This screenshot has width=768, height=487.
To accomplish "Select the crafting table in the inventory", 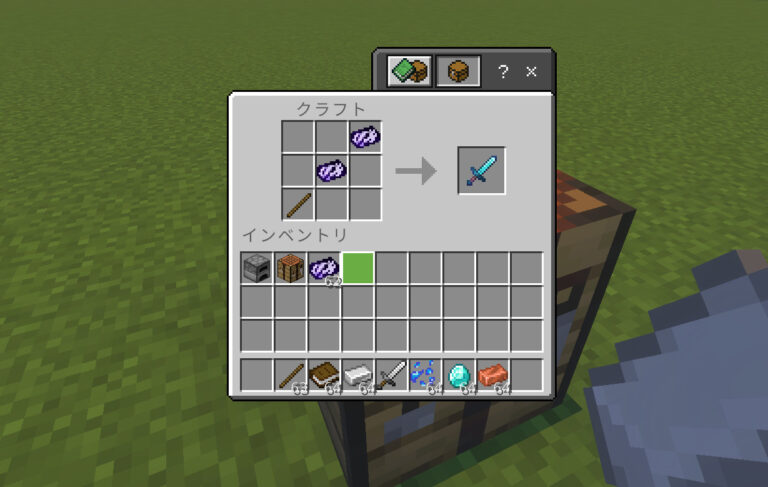I will (x=291, y=268).
